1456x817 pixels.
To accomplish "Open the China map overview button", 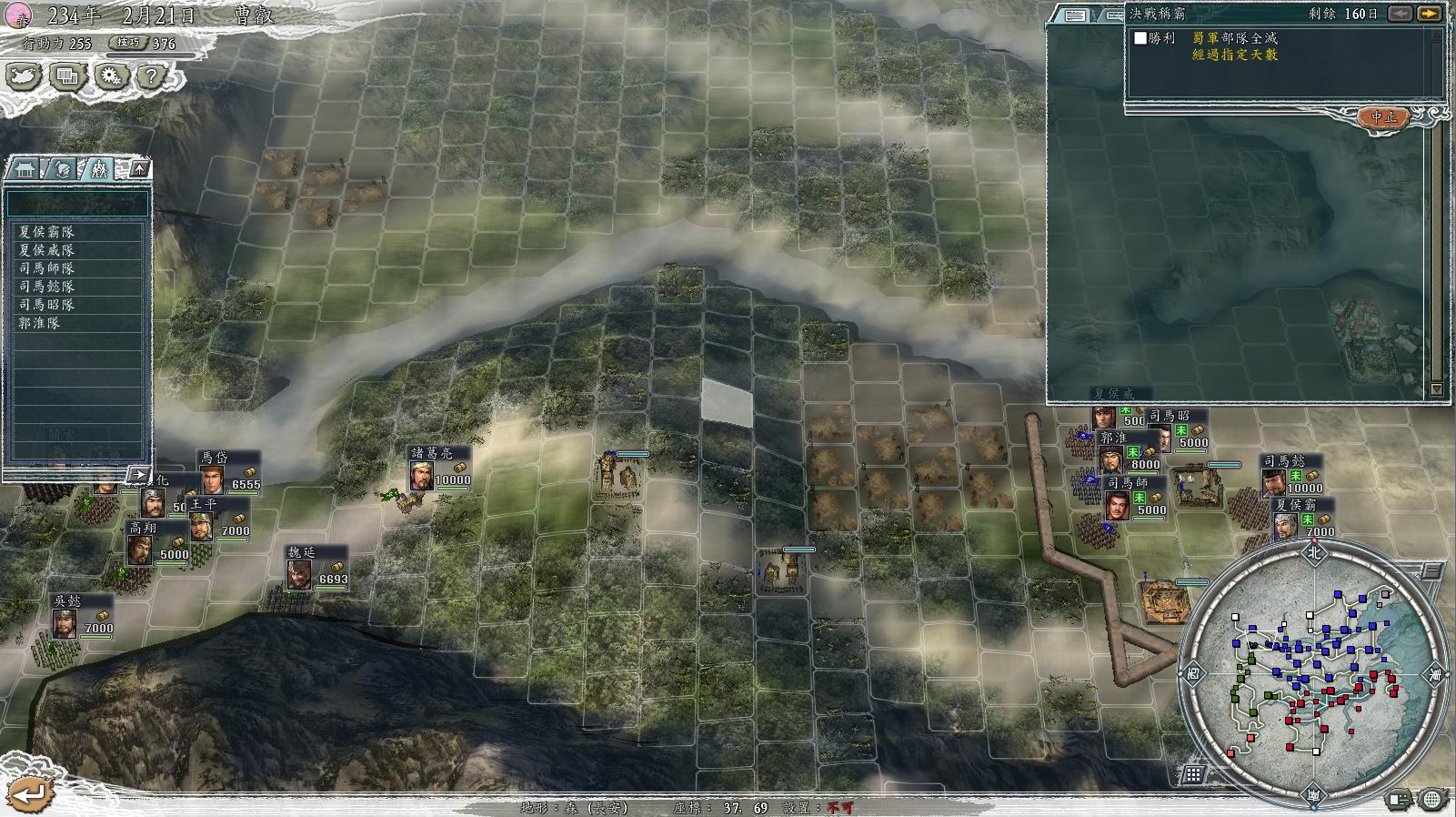I will (x=24, y=76).
